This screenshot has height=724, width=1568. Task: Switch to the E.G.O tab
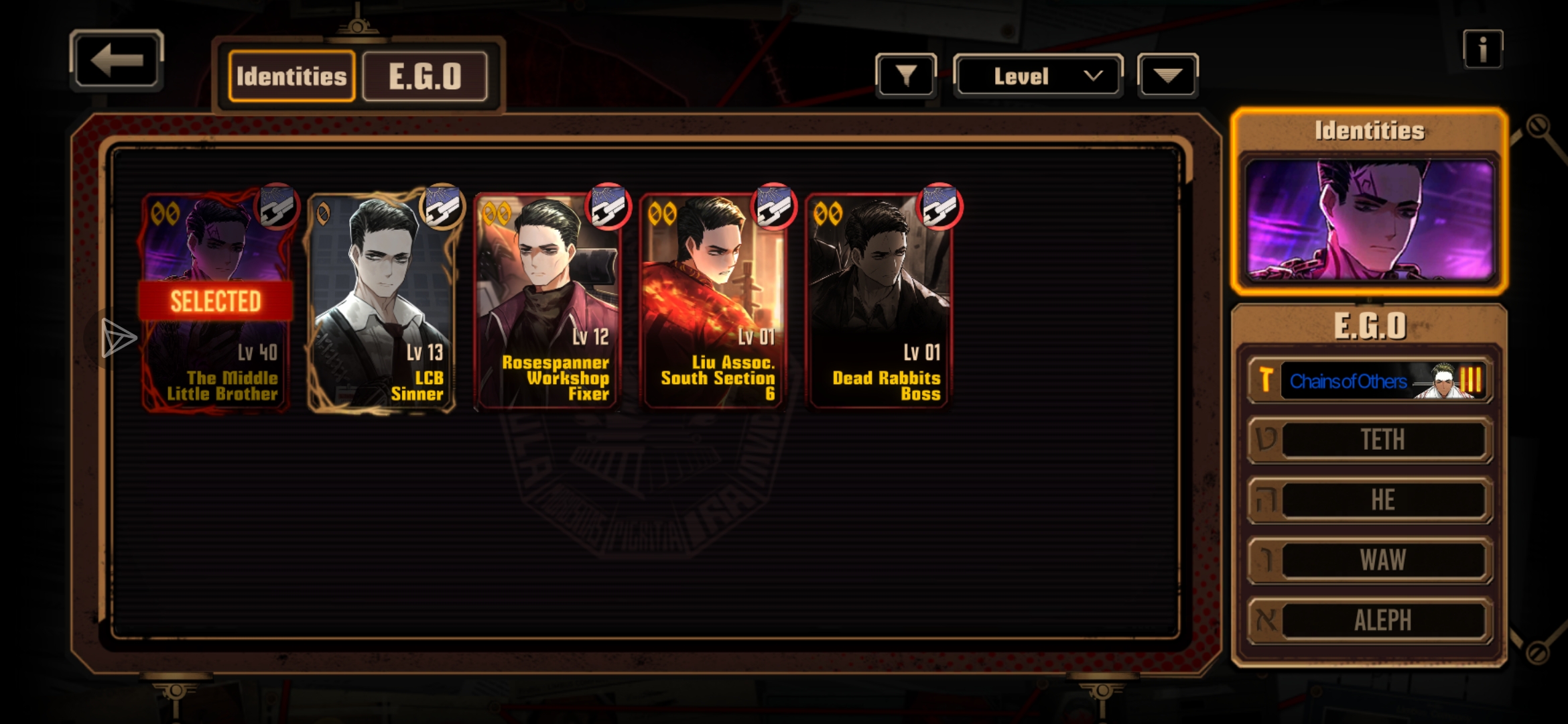425,76
